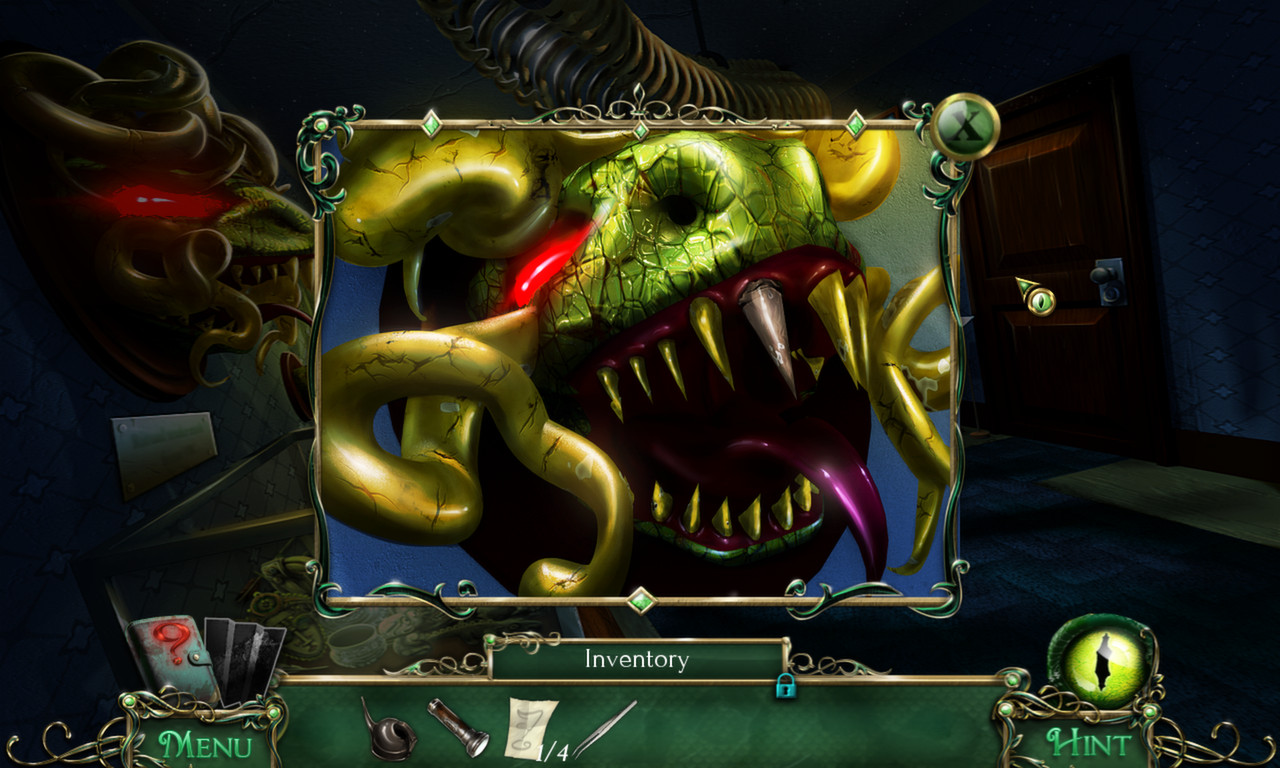This screenshot has height=768, width=1280.
Task: Collapse the Inventory panel via its title bar
Action: (636, 659)
